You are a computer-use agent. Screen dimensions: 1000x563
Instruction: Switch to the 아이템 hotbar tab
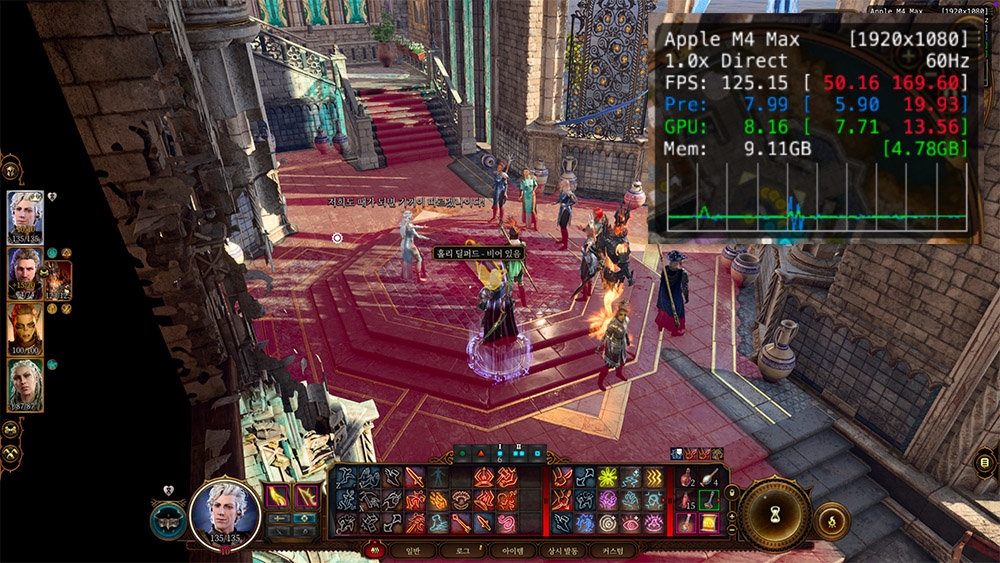(x=512, y=551)
